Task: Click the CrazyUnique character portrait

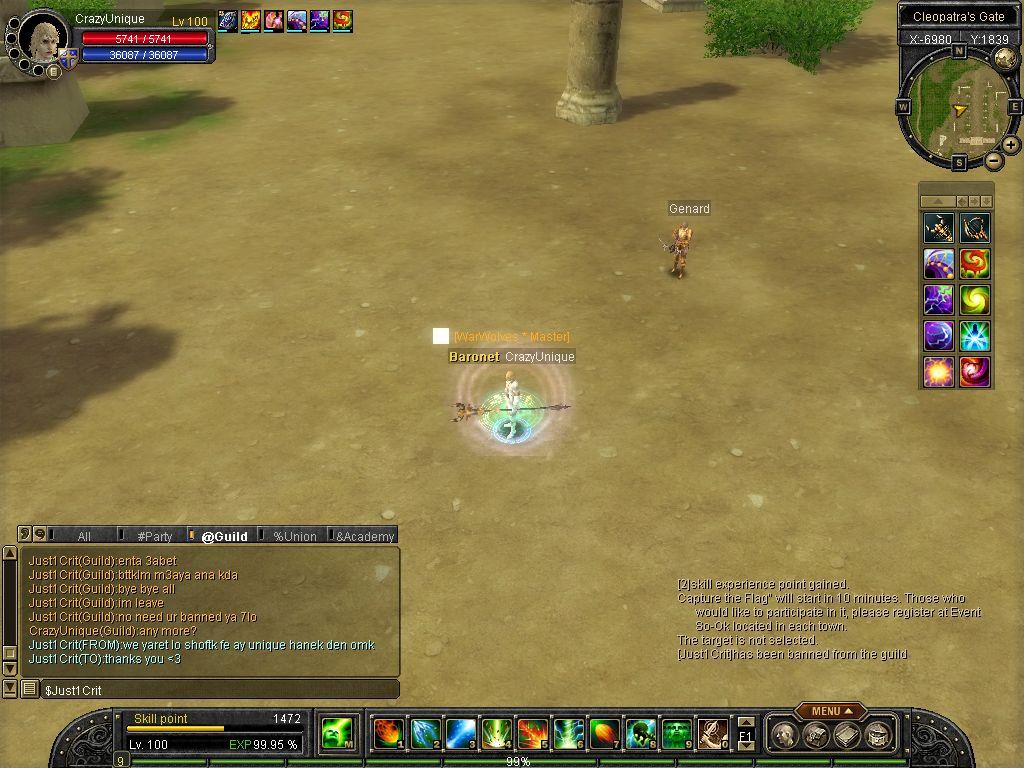Action: click(42, 42)
